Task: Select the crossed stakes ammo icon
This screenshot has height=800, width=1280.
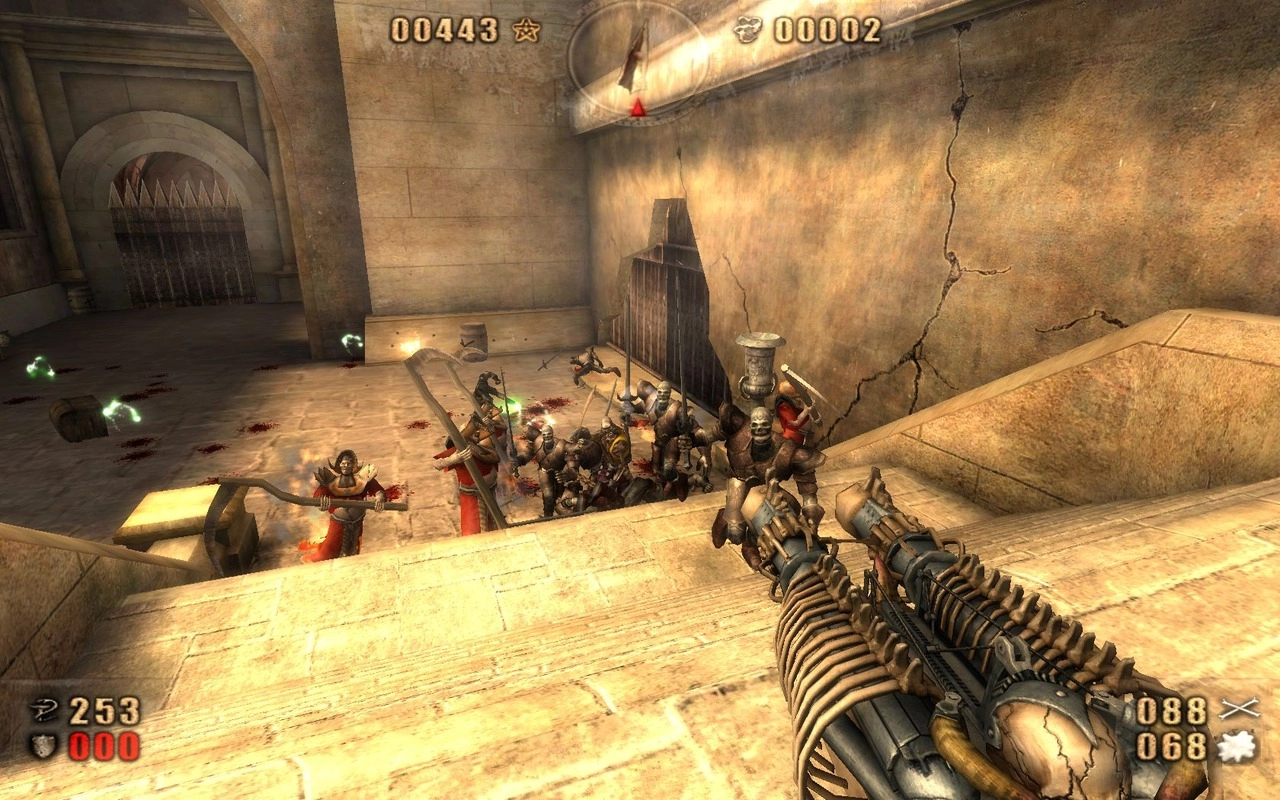Action: pos(1237,711)
